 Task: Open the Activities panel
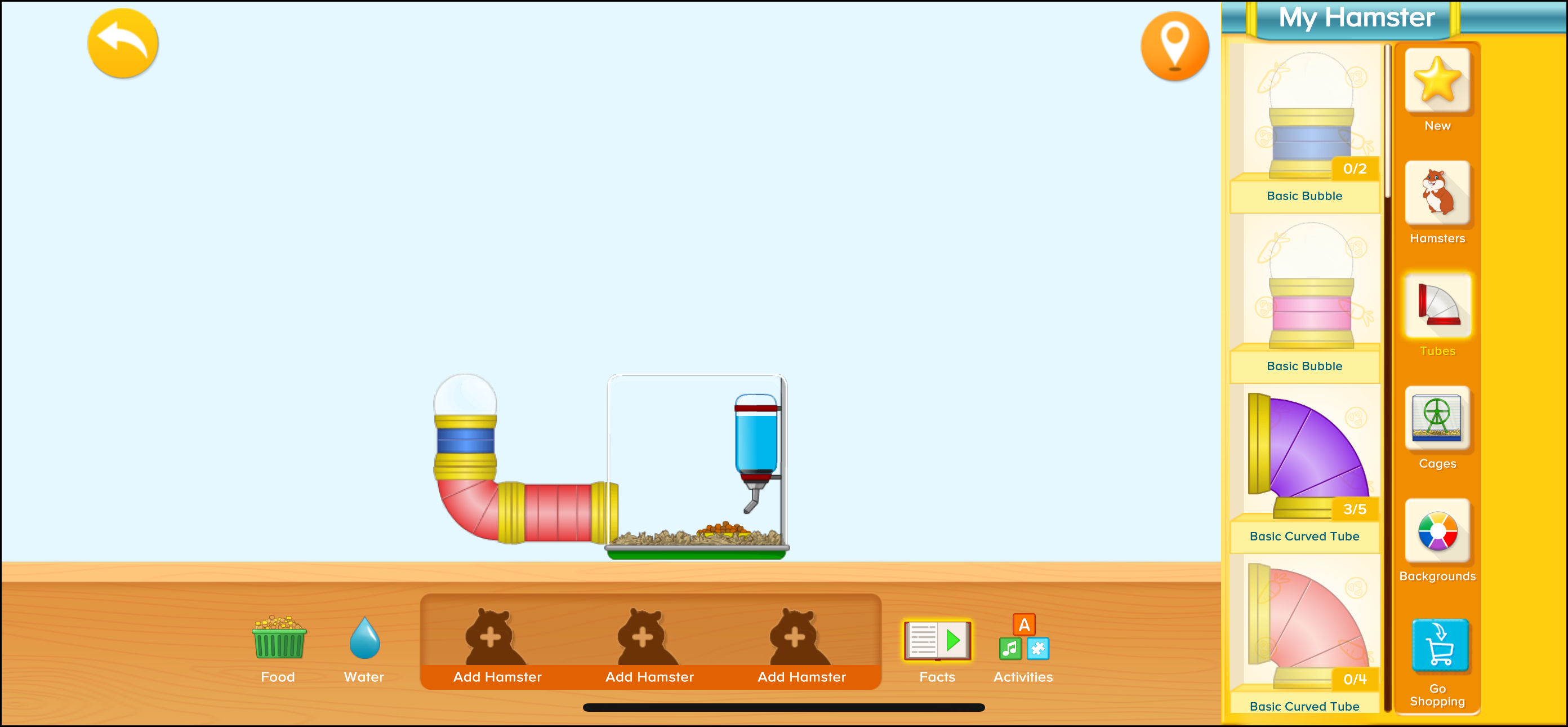click(x=1023, y=639)
